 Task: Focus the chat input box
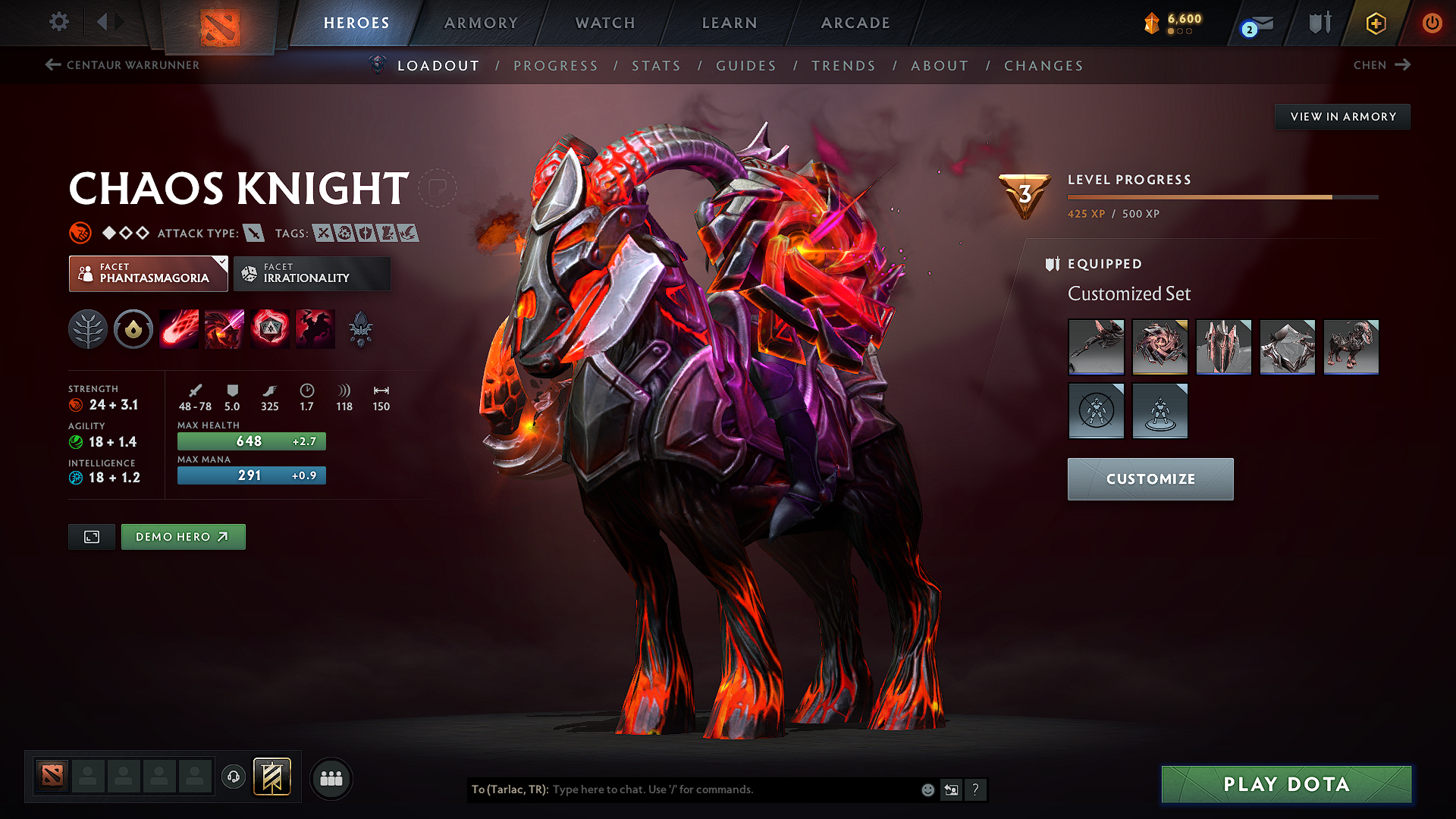tap(728, 789)
